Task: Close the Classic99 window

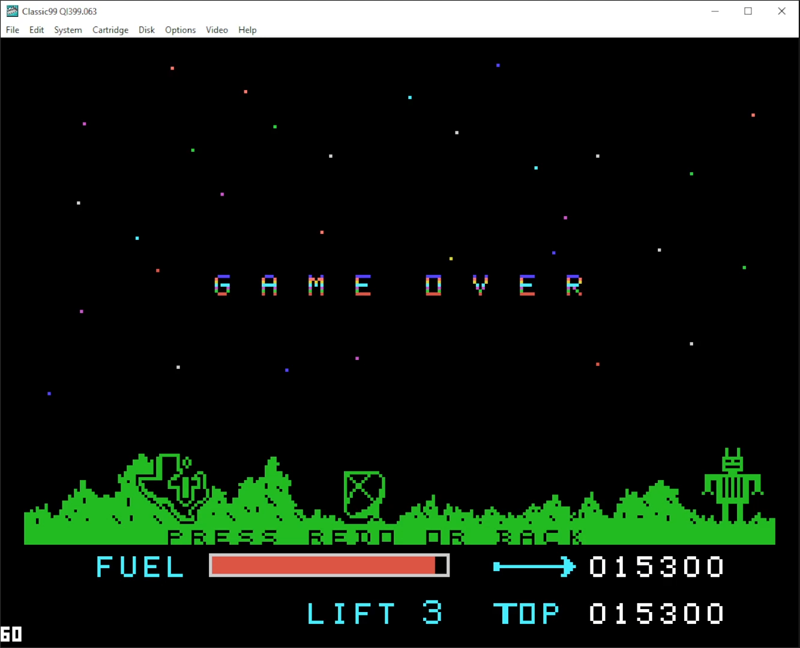Action: (x=781, y=11)
